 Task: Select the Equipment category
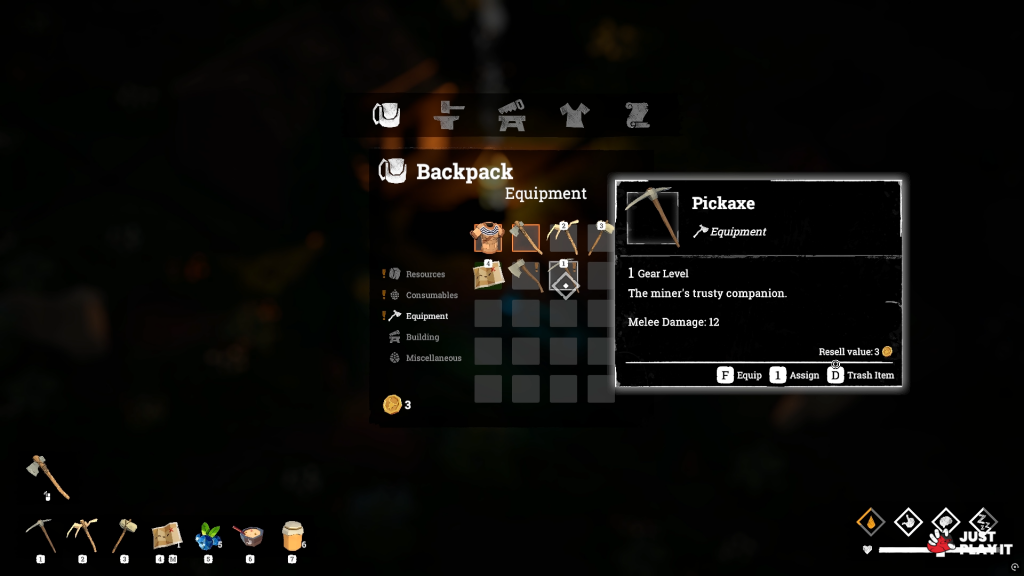click(427, 316)
